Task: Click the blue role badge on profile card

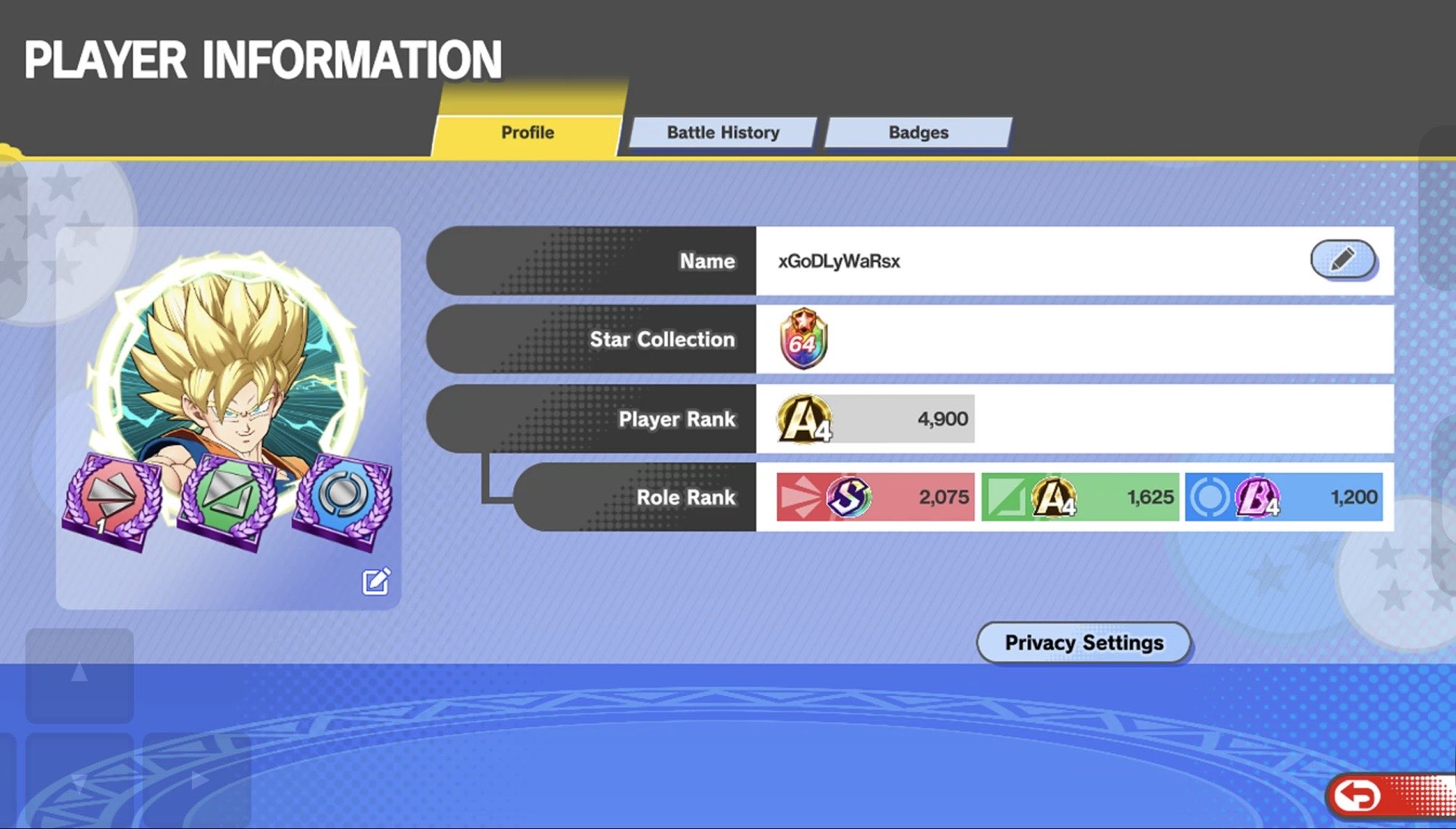Action: 343,499
